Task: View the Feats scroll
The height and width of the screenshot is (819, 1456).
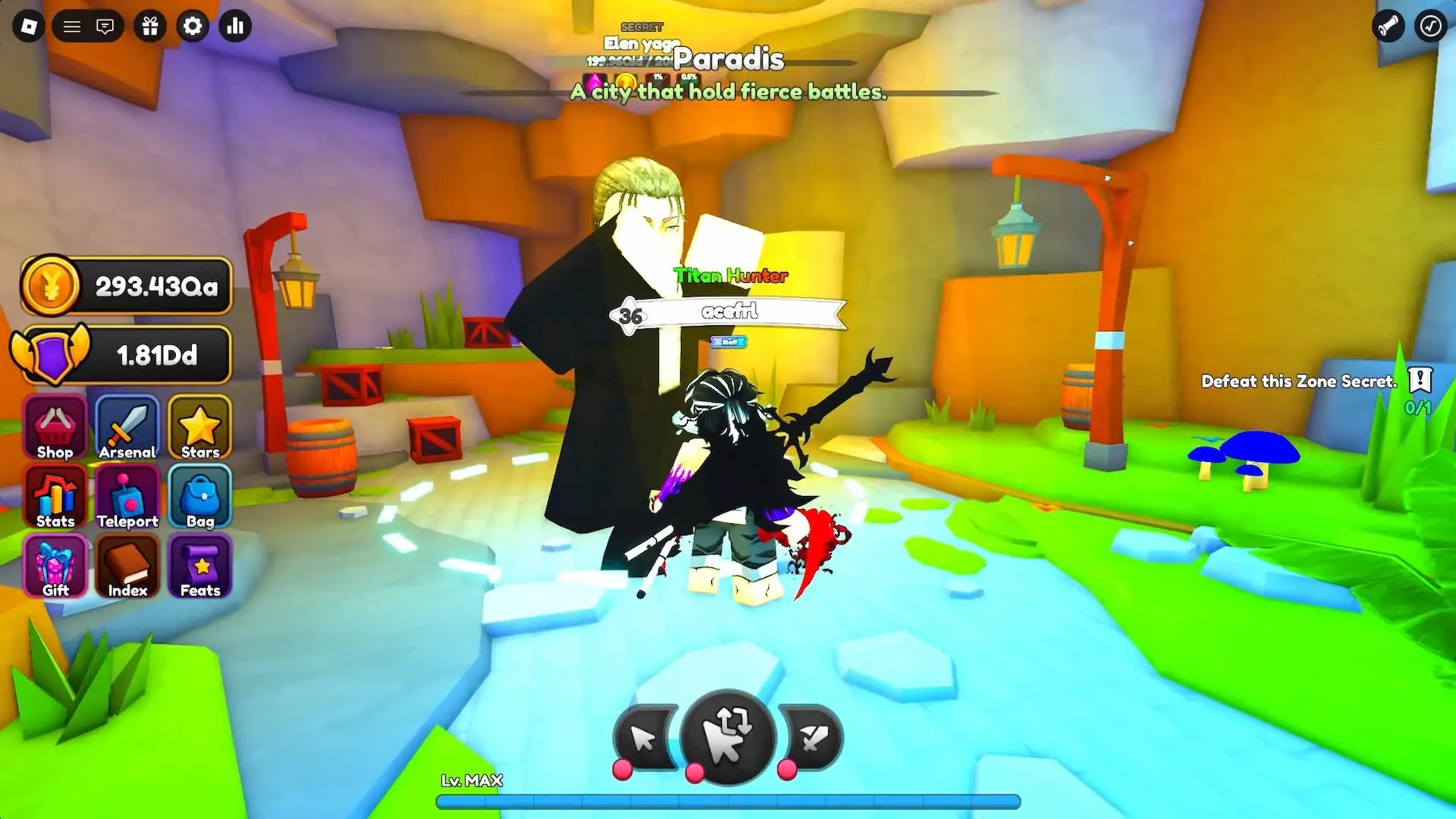Action: click(199, 566)
